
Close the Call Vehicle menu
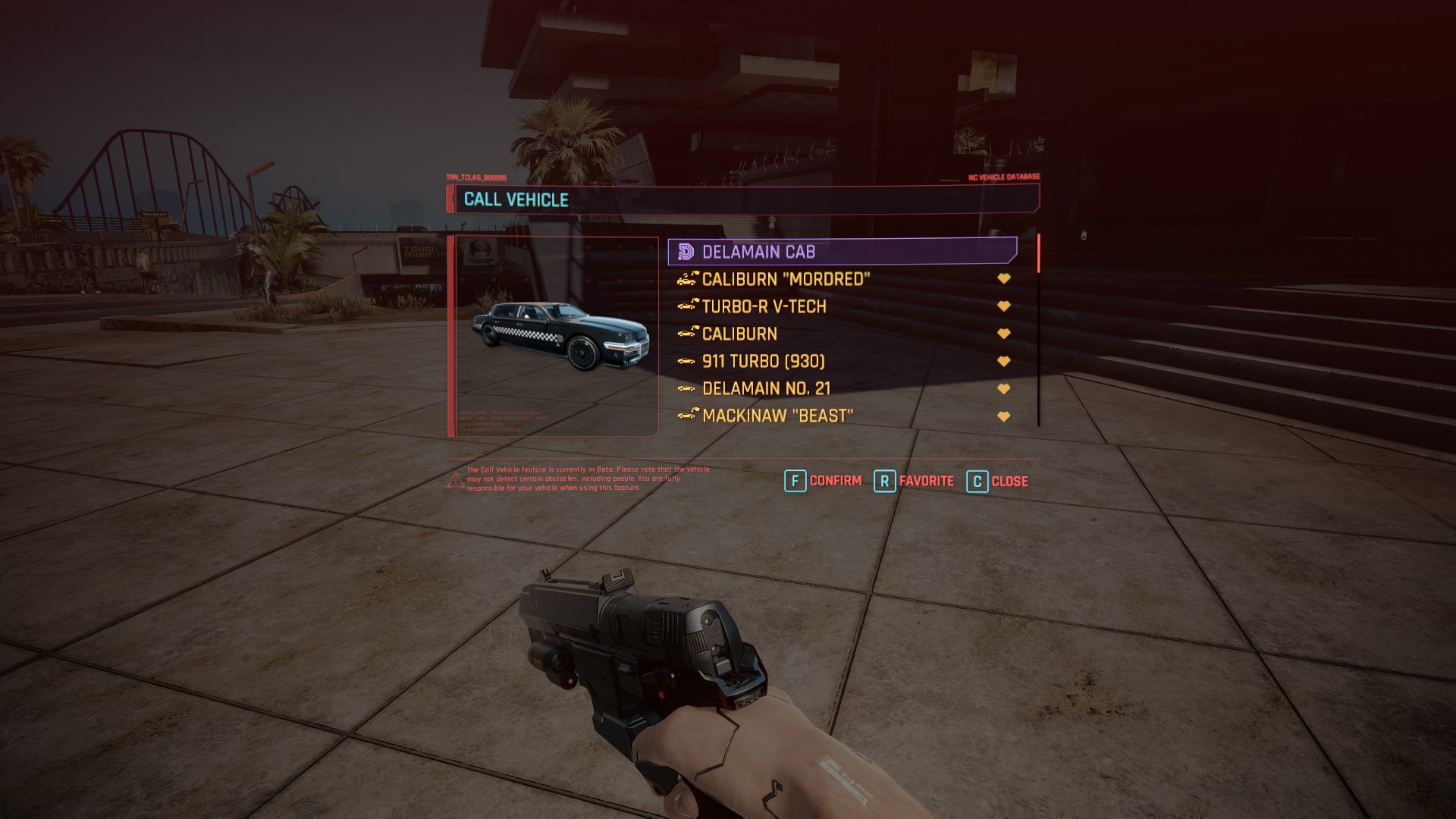point(998,481)
